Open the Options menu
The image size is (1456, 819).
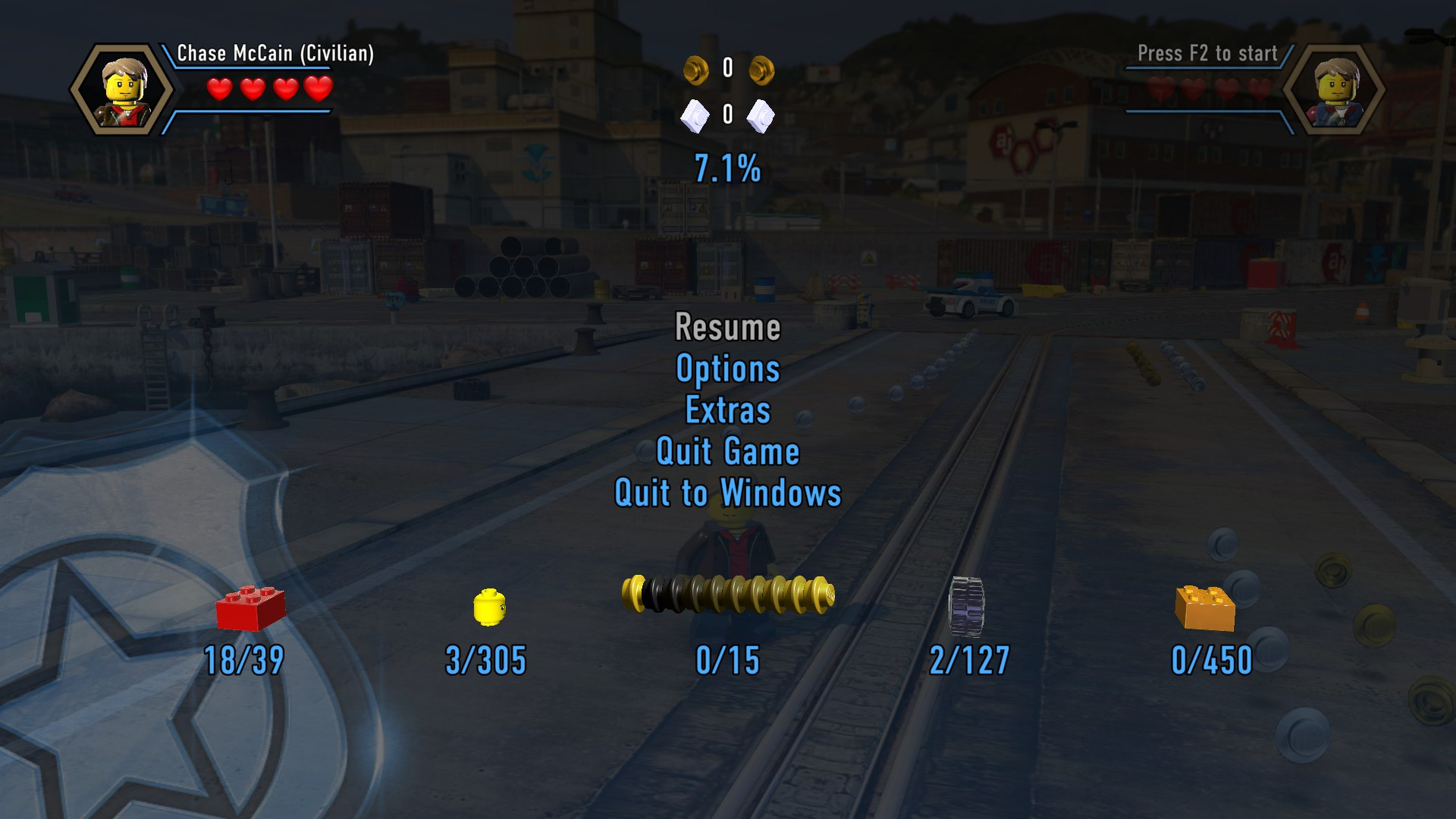pos(727,369)
